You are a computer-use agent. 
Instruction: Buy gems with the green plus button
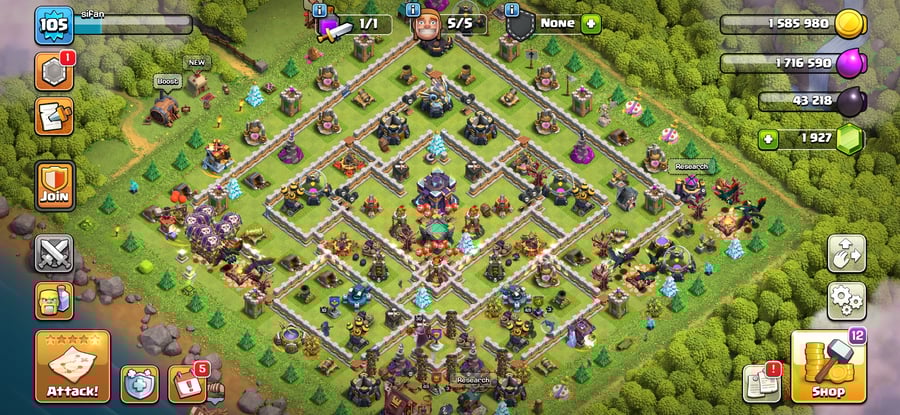point(769,138)
